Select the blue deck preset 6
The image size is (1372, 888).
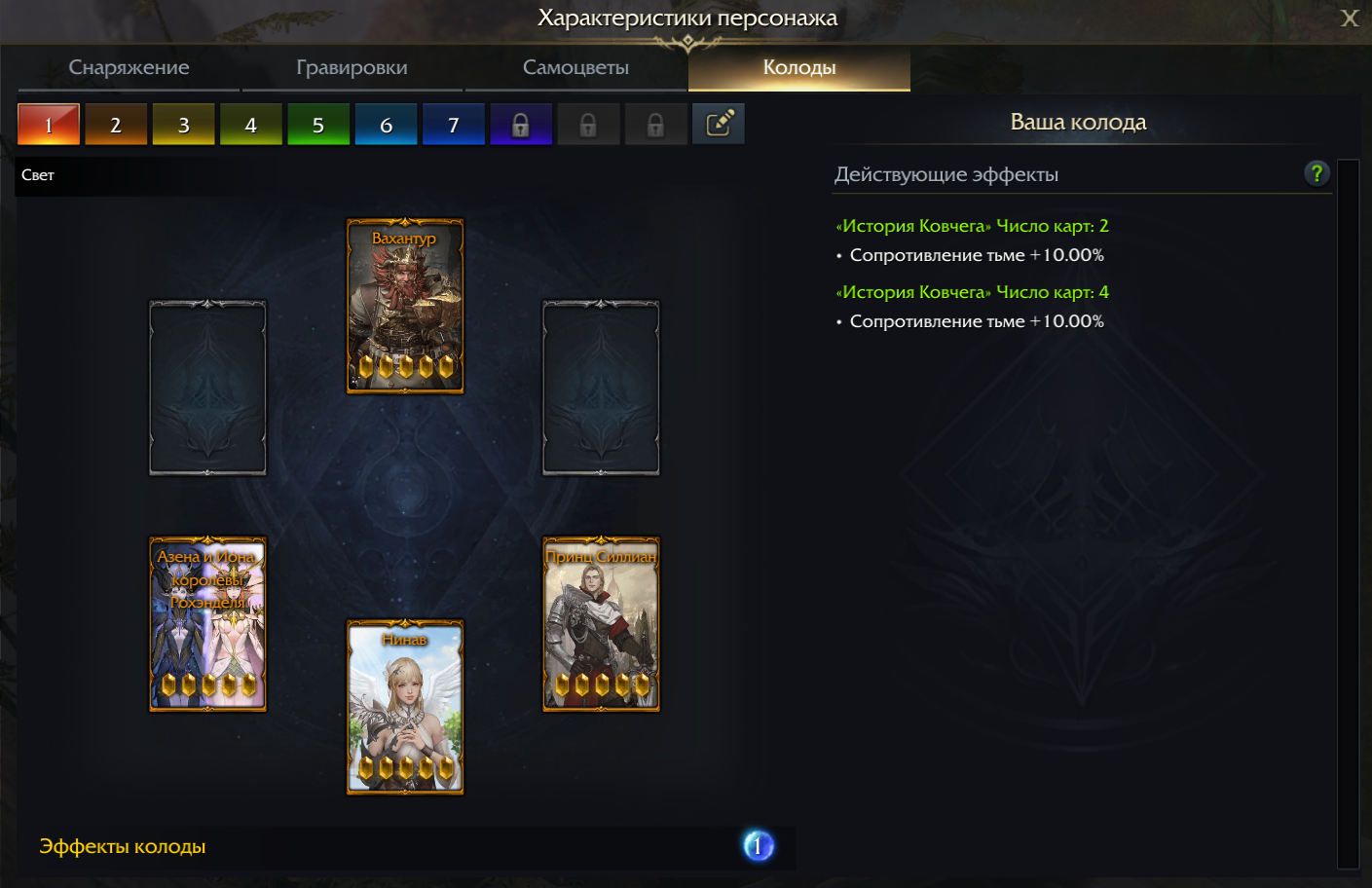tap(386, 124)
